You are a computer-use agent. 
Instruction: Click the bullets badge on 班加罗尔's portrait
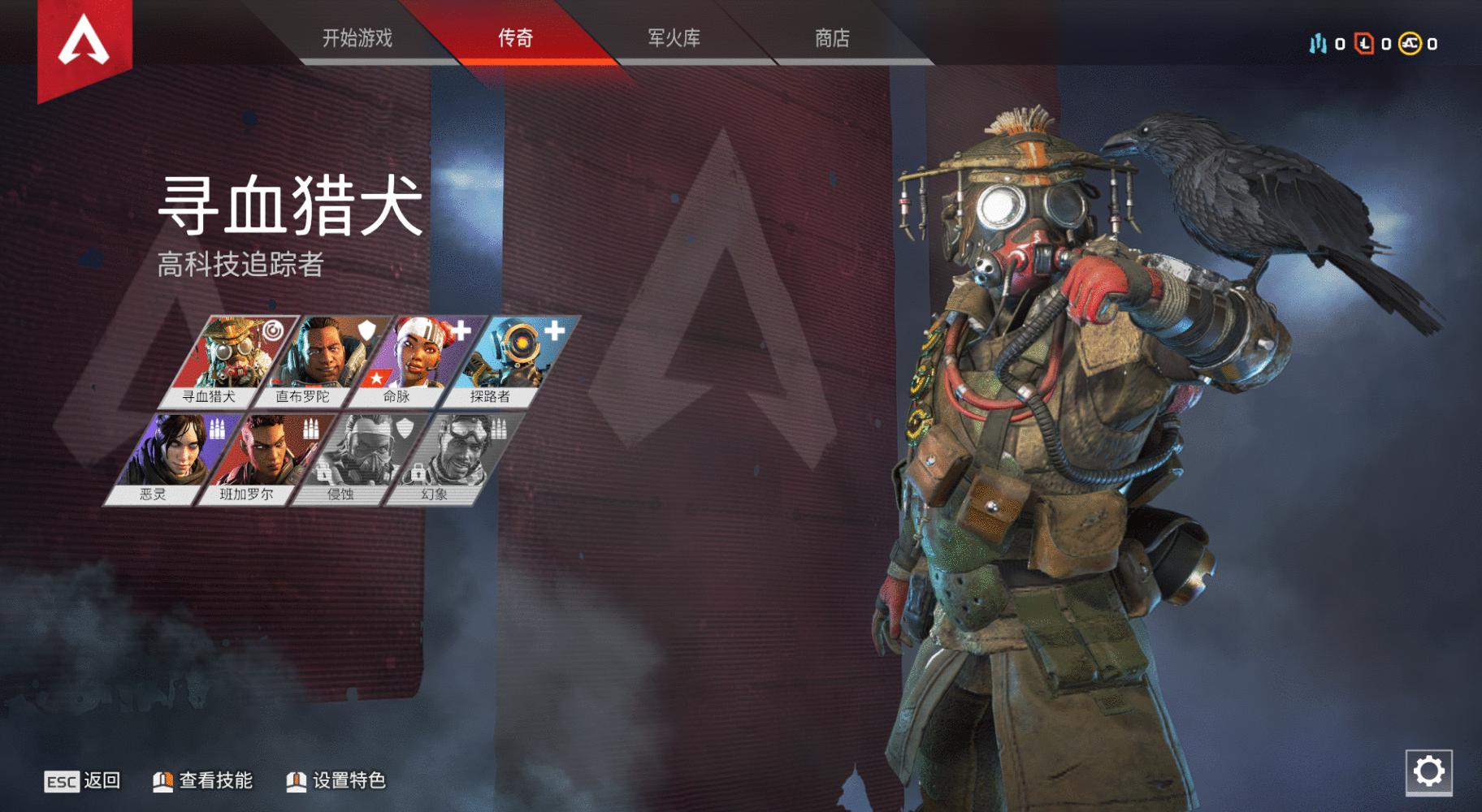(312, 430)
